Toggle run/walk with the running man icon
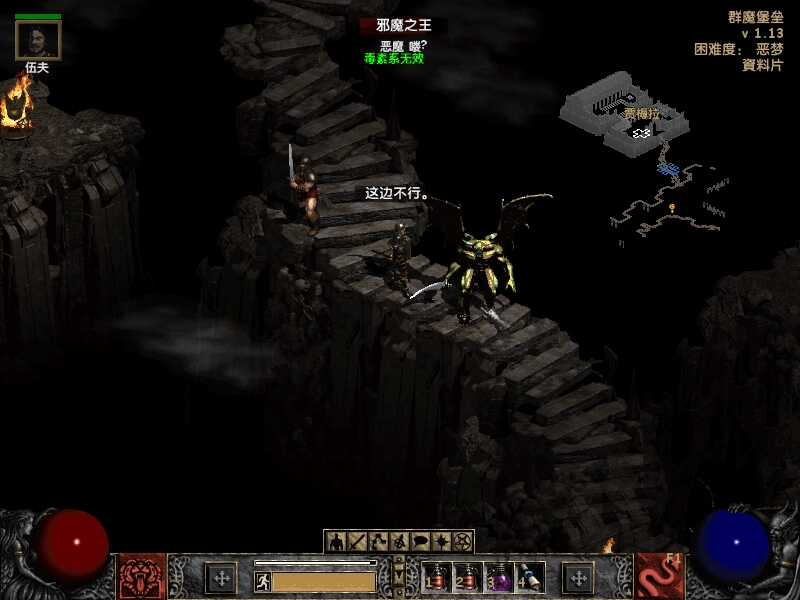 click(x=263, y=580)
